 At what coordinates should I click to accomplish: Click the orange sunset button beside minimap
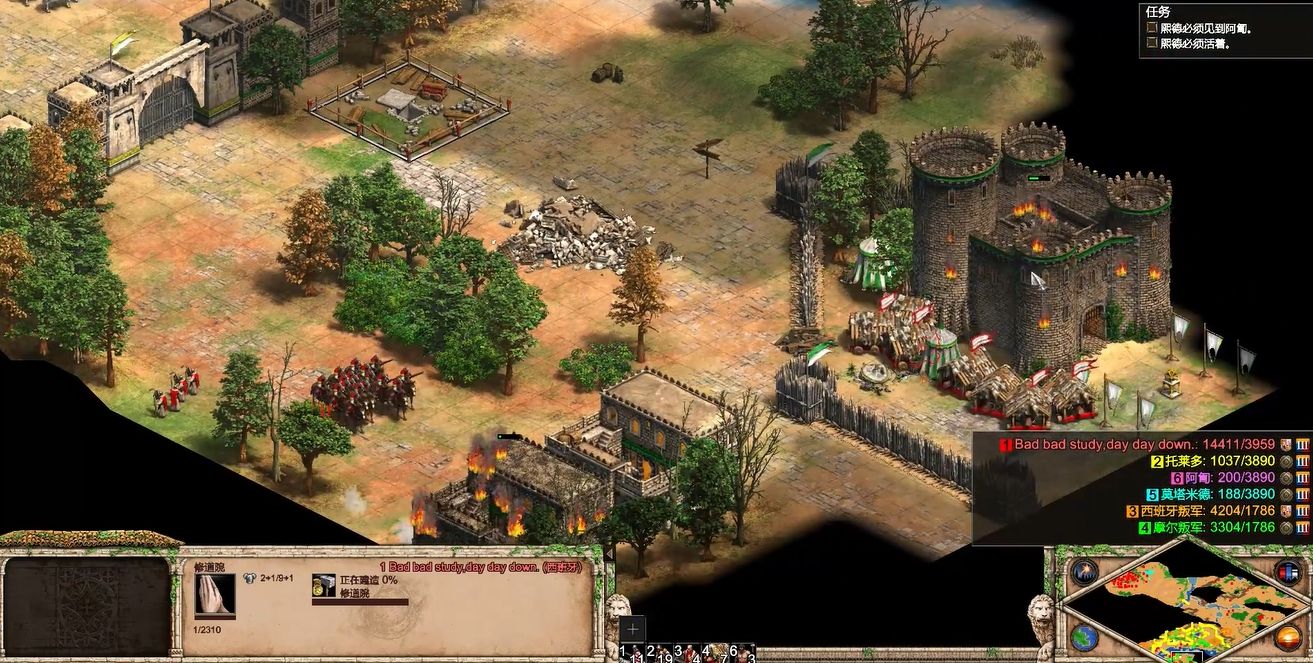click(1288, 637)
